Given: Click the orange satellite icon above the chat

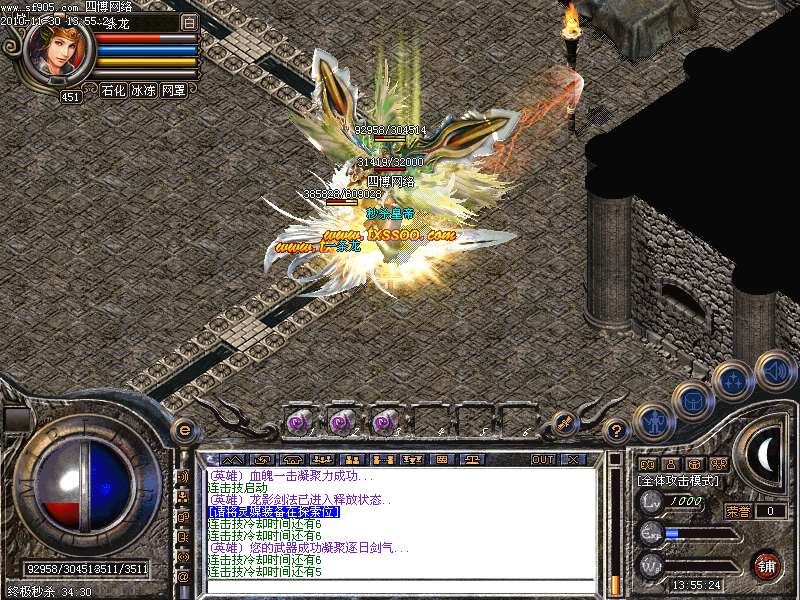Looking at the screenshot, I should [563, 422].
